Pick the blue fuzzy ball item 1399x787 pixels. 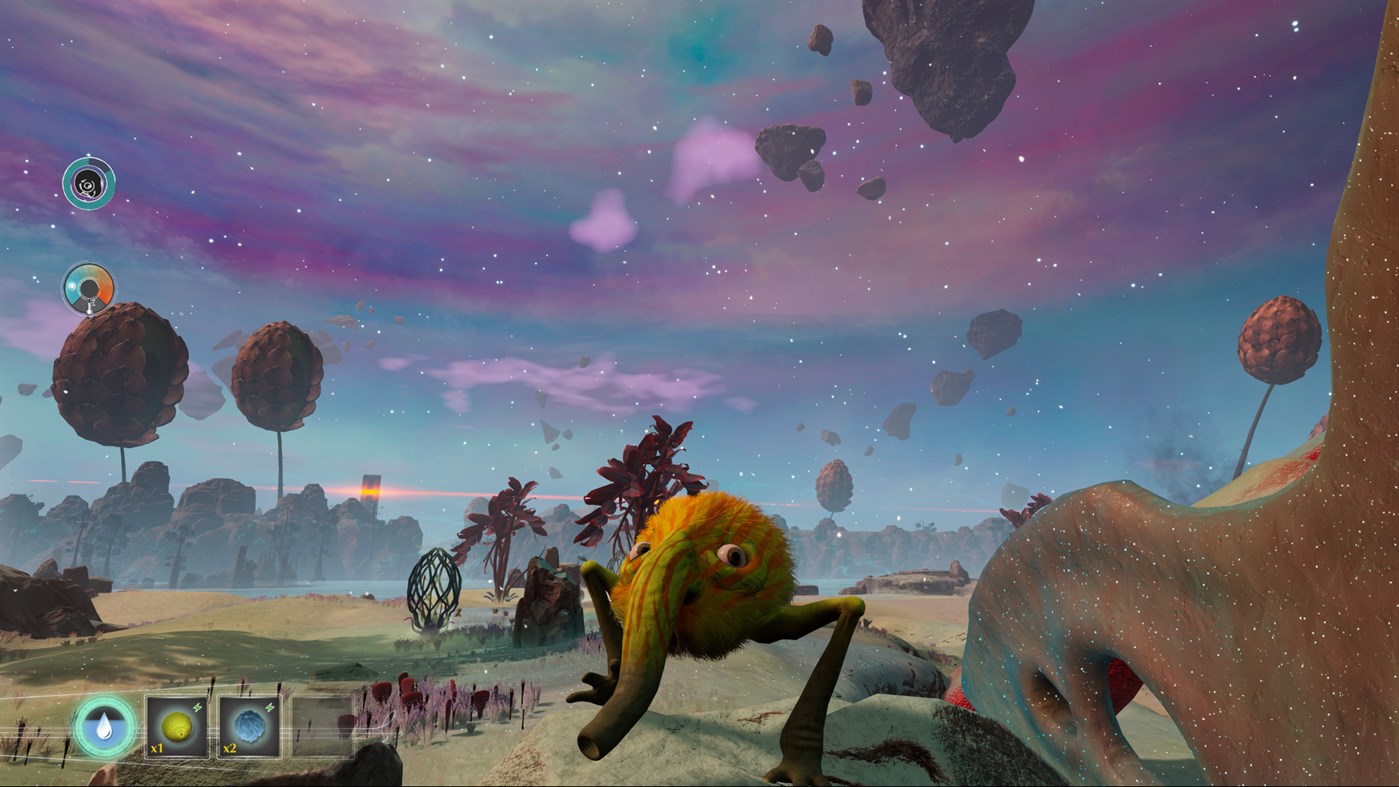[x=249, y=726]
